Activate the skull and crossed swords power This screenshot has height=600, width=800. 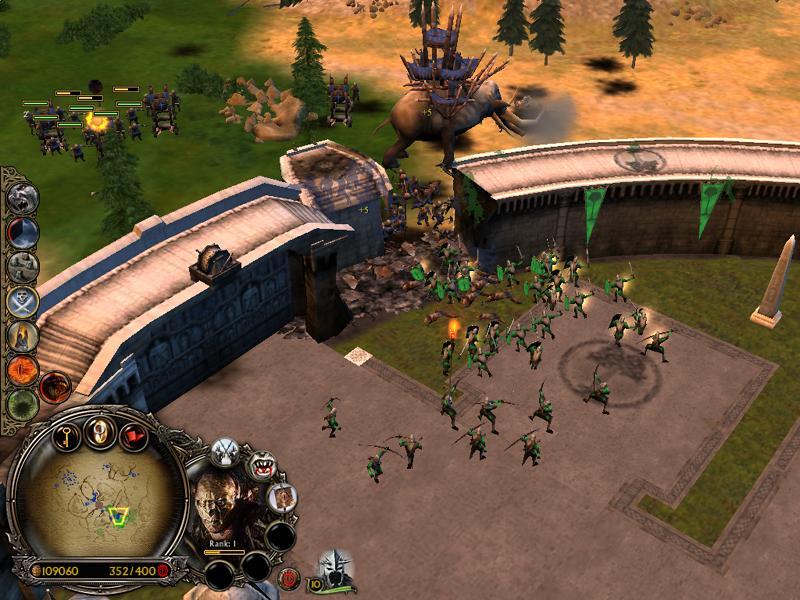22,300
